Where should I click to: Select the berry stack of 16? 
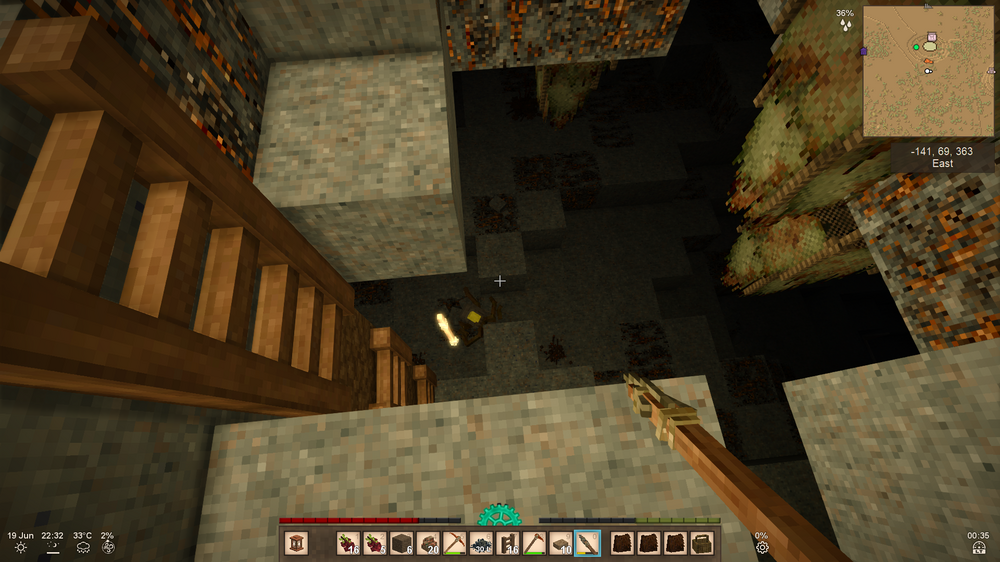(x=348, y=543)
